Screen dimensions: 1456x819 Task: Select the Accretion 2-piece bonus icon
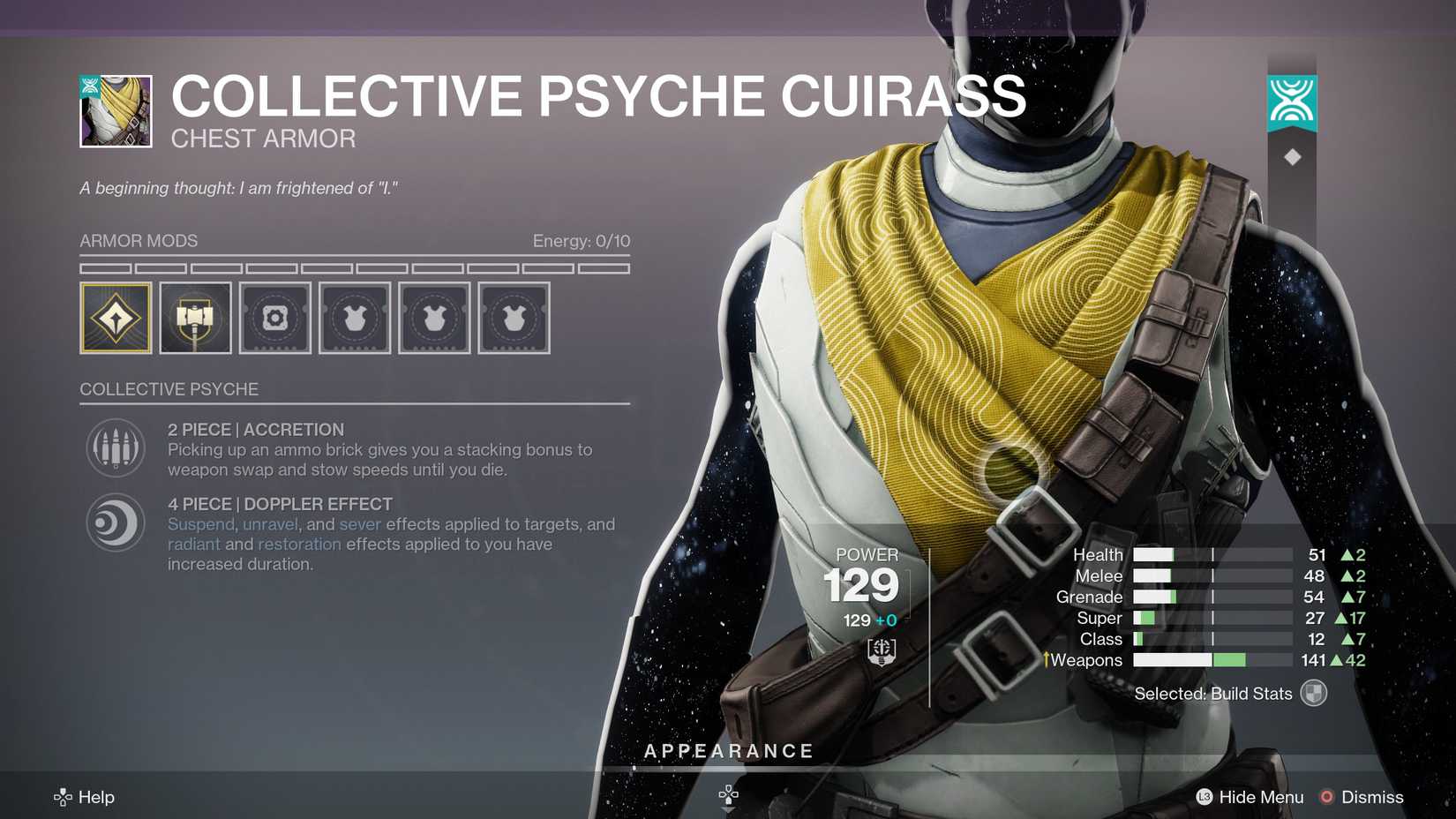tap(115, 447)
